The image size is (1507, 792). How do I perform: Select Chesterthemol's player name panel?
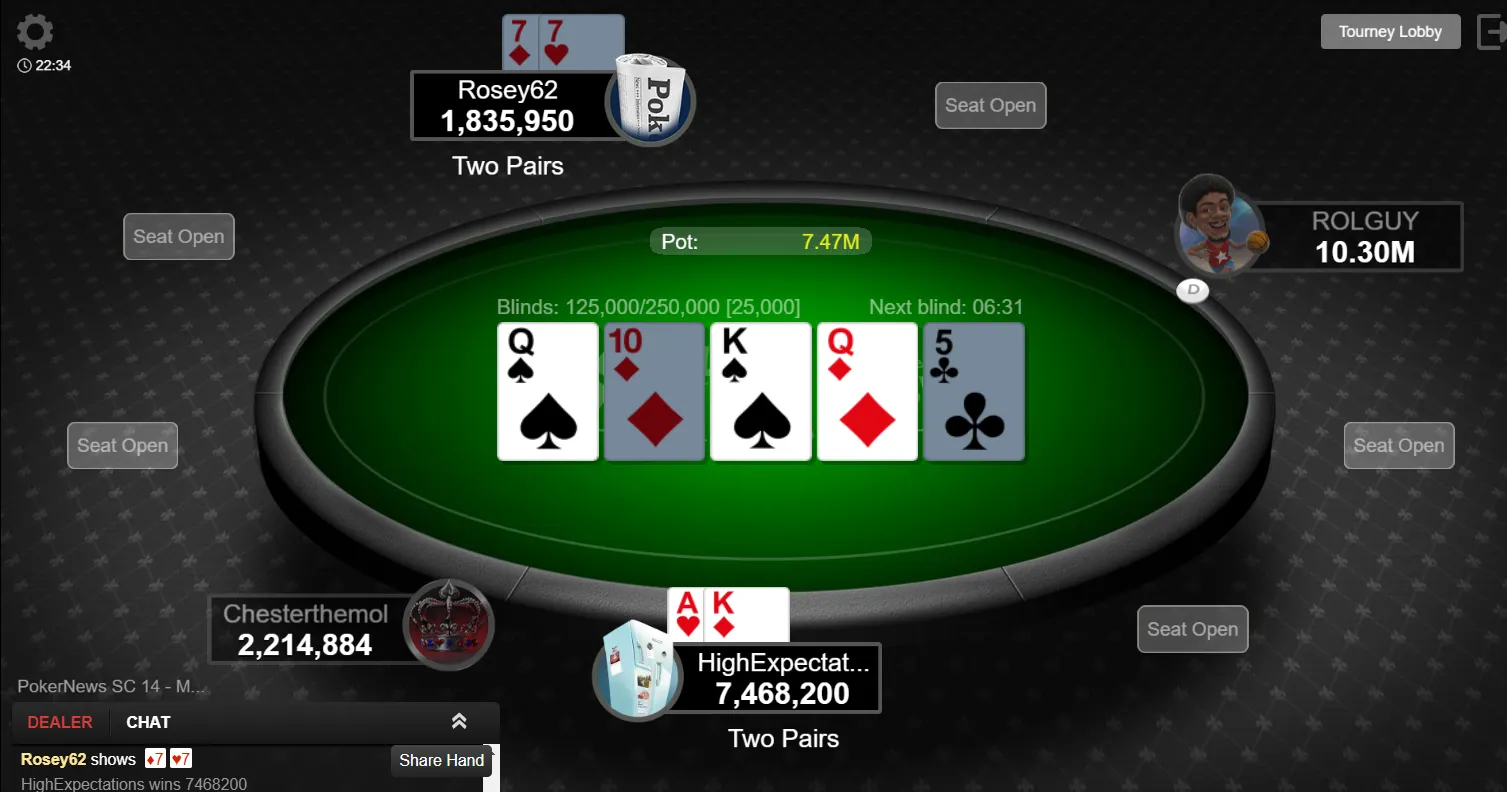(306, 629)
